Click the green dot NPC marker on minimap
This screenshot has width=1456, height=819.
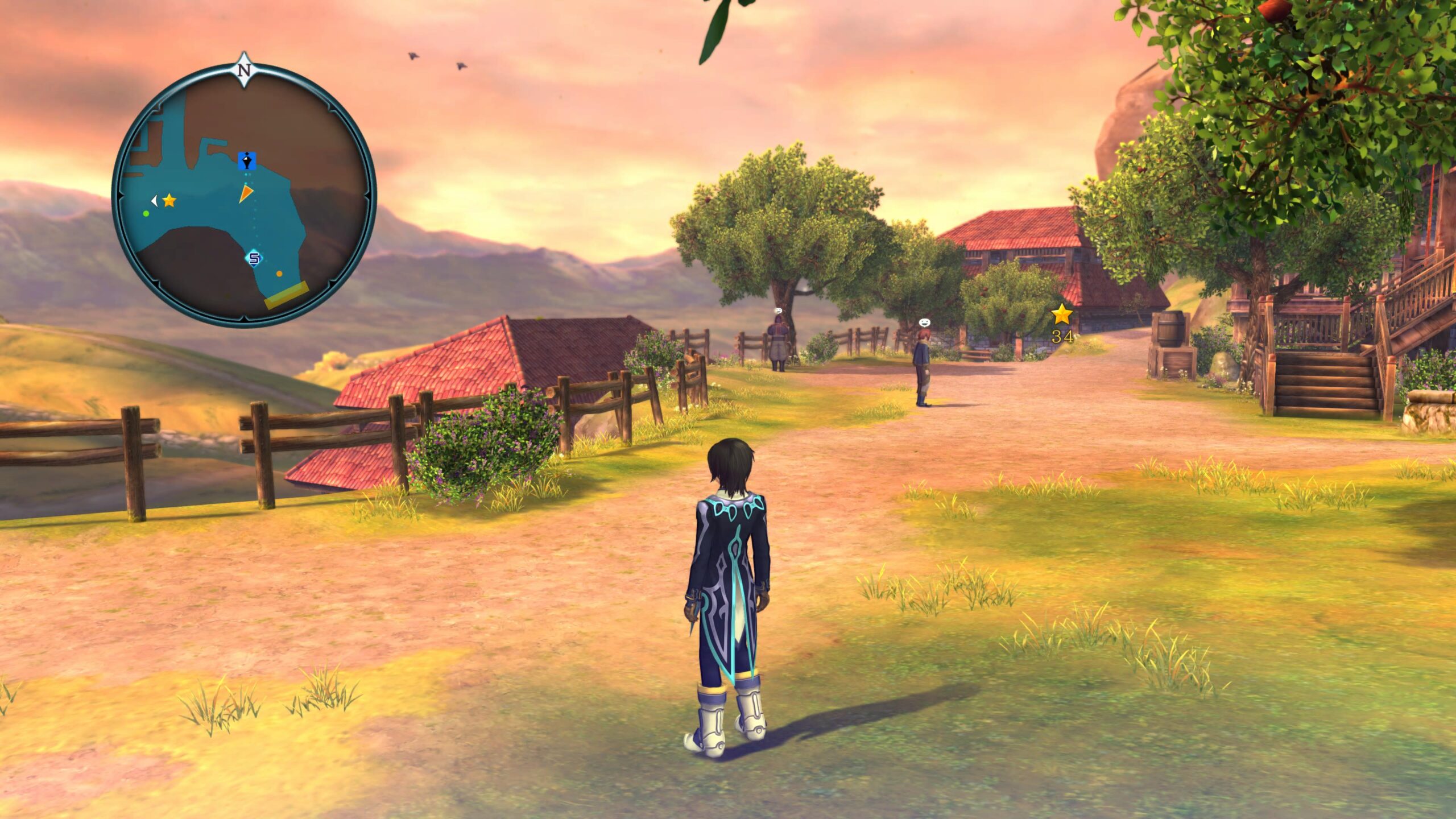point(146,214)
